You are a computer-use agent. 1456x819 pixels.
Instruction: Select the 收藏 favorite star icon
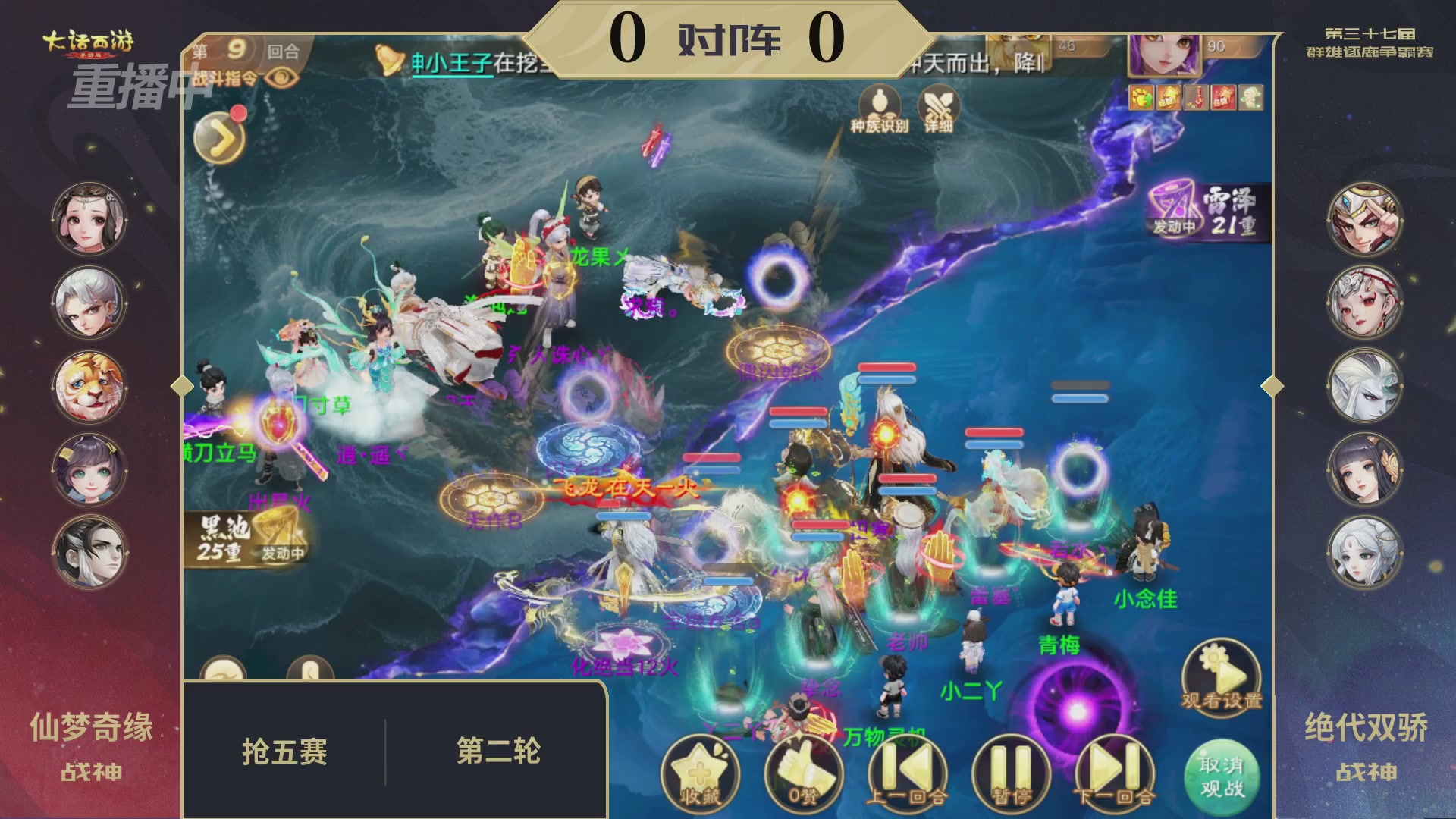[x=700, y=773]
